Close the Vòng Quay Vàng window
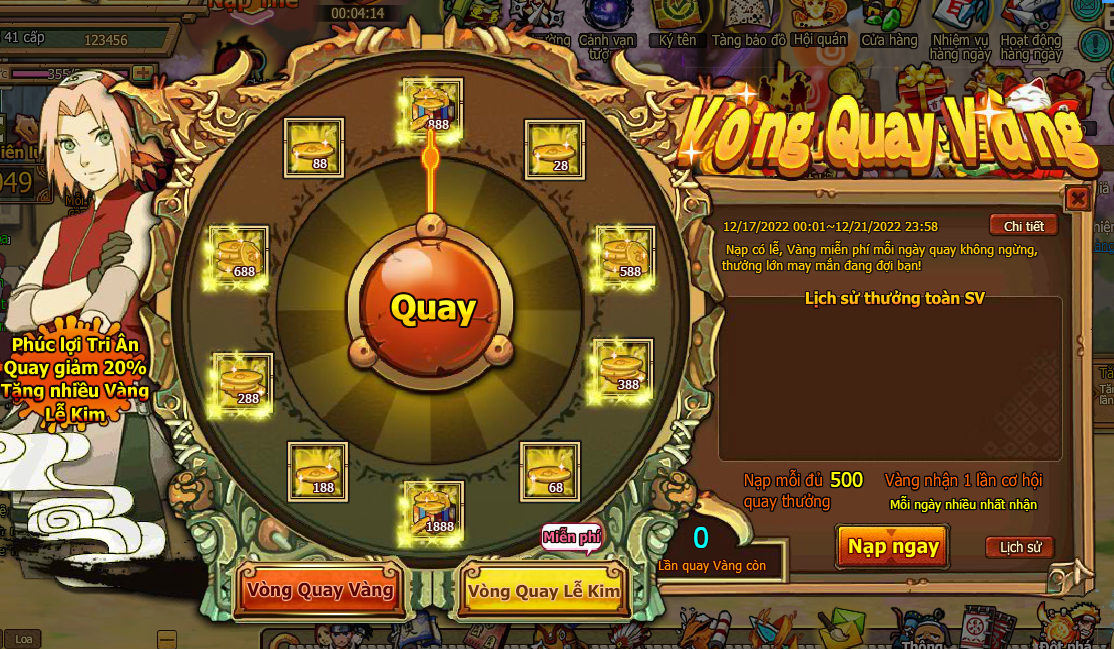 pyautogui.click(x=1077, y=198)
